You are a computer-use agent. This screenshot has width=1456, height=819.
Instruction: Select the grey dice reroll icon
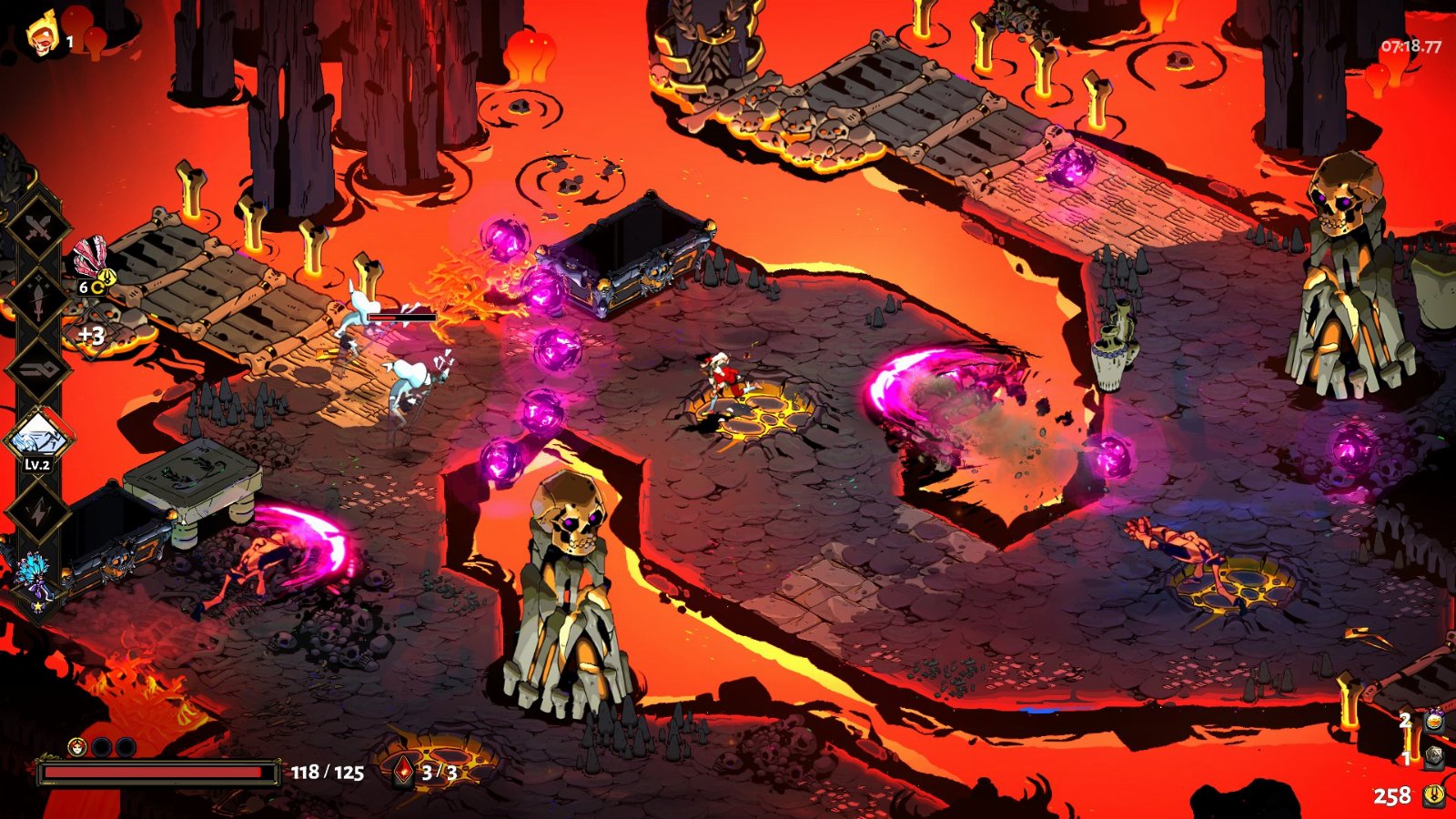coord(1434,756)
